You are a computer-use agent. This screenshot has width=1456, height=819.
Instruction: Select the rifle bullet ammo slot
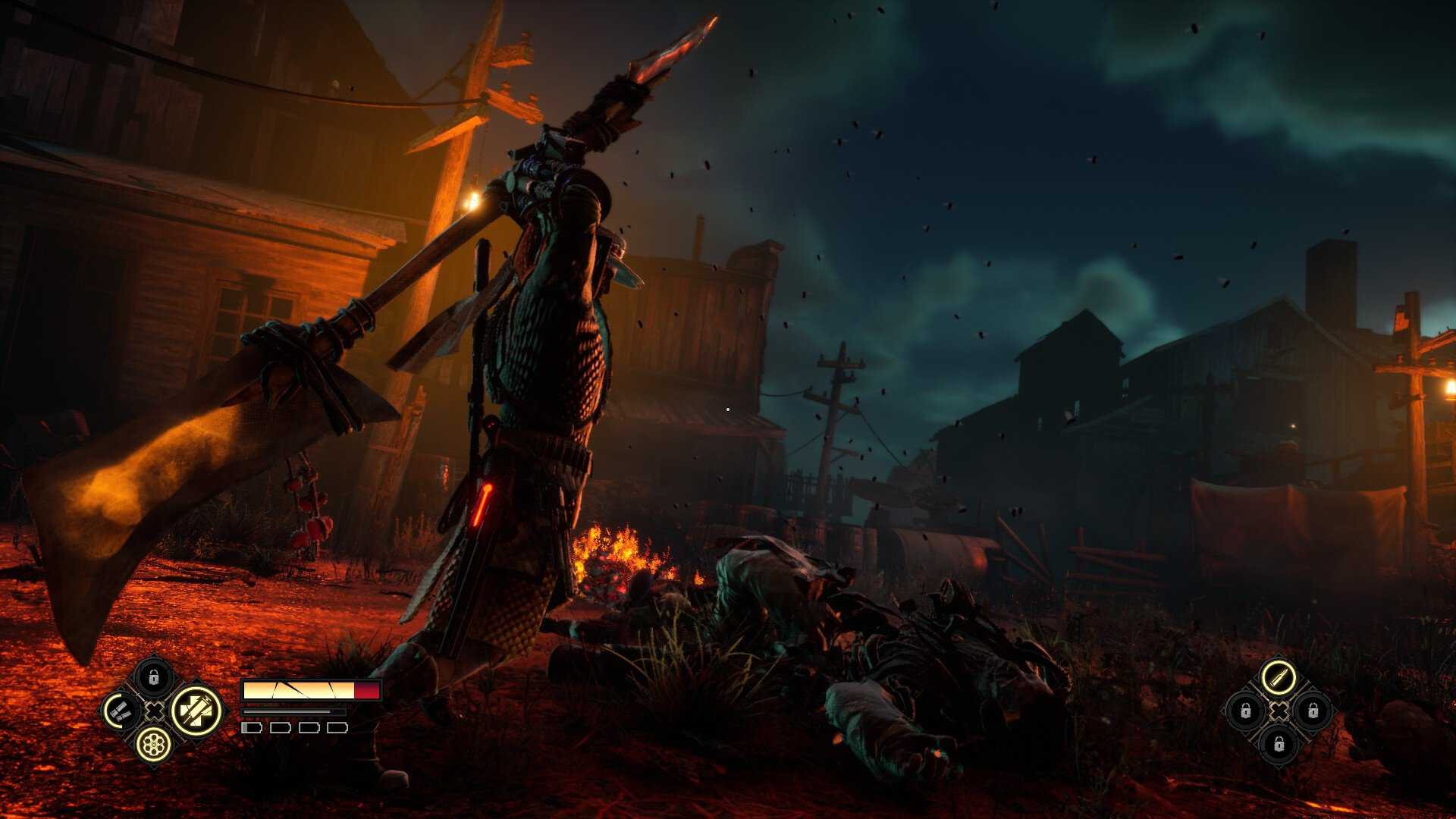[1279, 677]
